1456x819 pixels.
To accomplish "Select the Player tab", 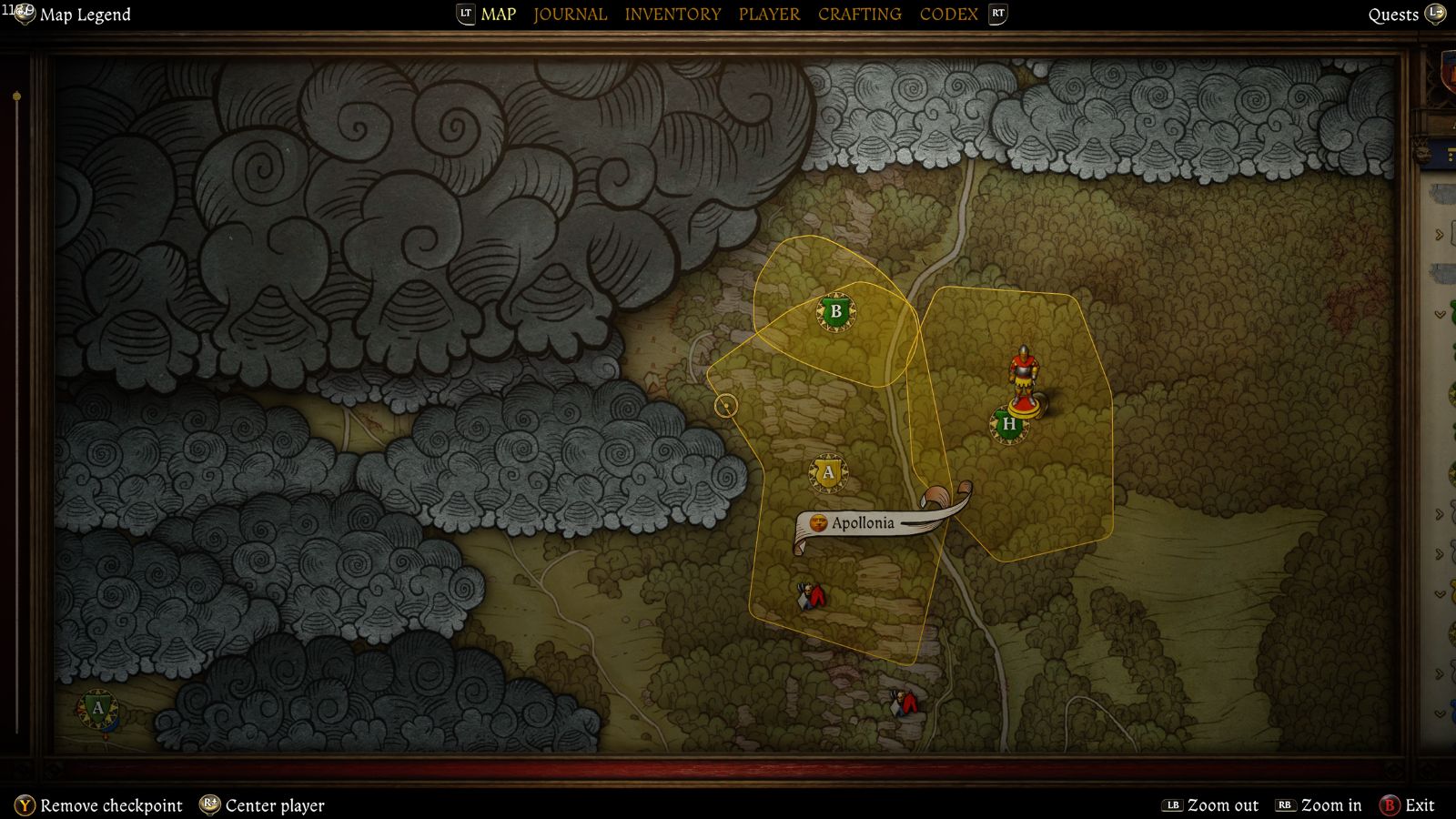I will (769, 15).
